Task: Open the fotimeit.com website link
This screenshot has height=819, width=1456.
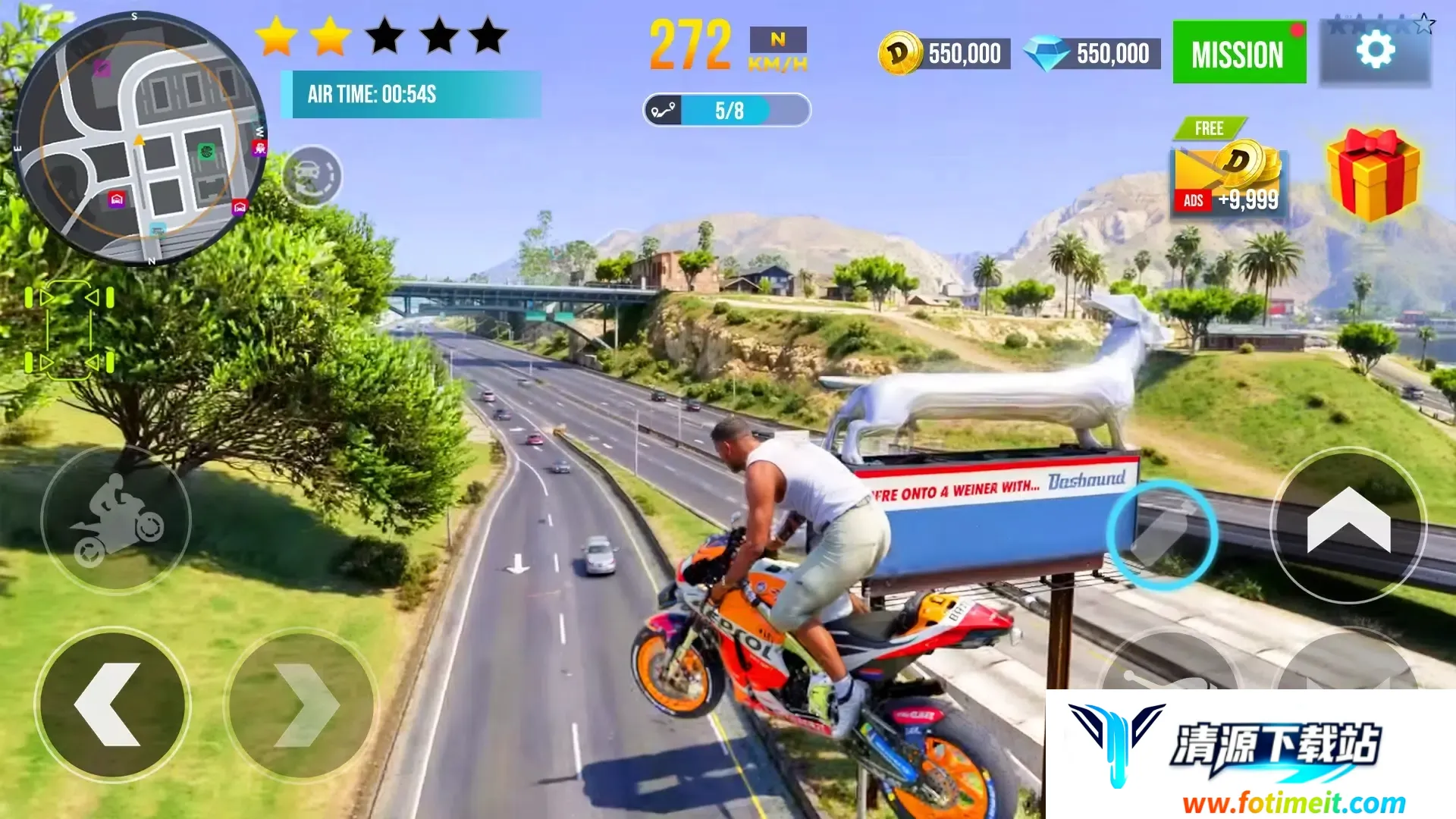Action: (1293, 802)
